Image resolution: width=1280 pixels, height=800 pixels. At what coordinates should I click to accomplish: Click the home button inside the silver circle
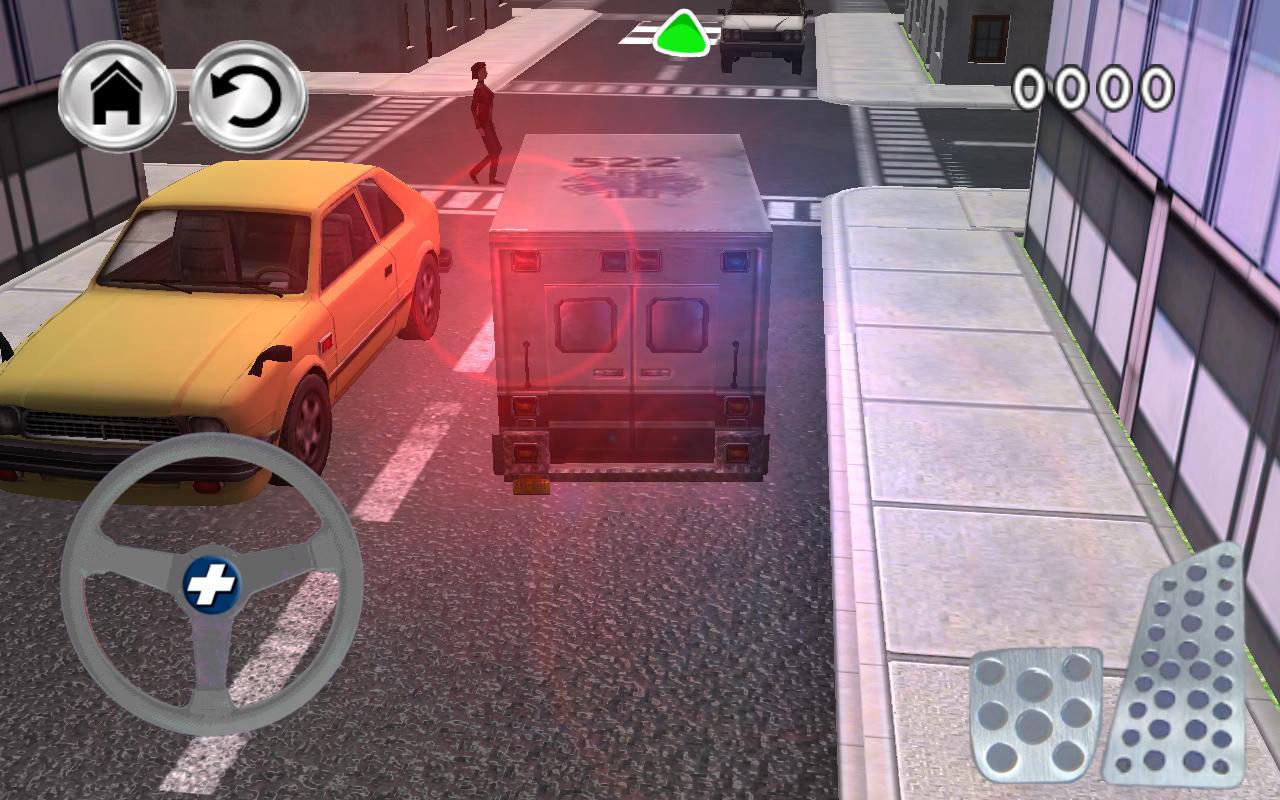[117, 97]
